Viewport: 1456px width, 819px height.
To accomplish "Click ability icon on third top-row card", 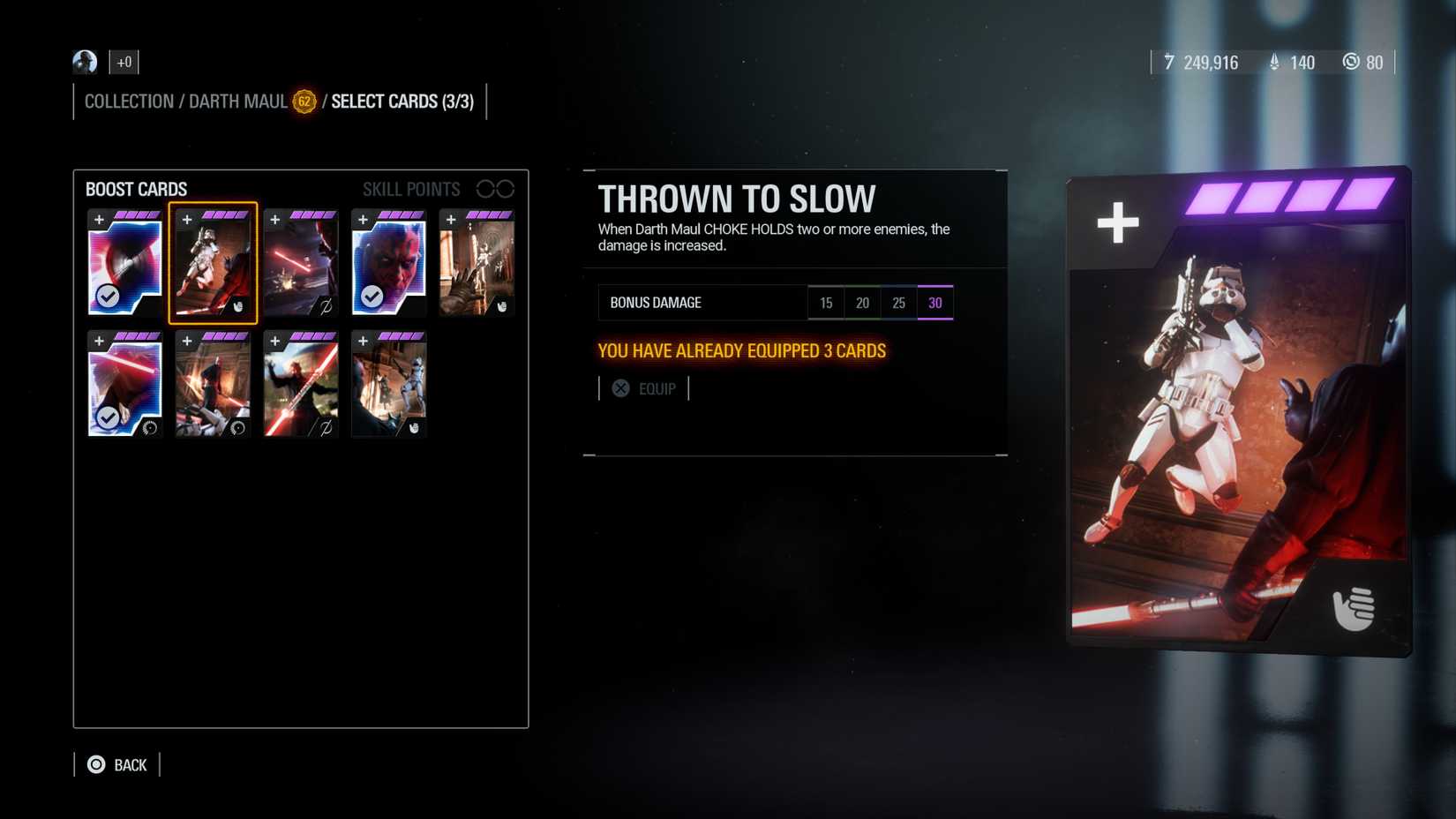I will coord(326,306).
